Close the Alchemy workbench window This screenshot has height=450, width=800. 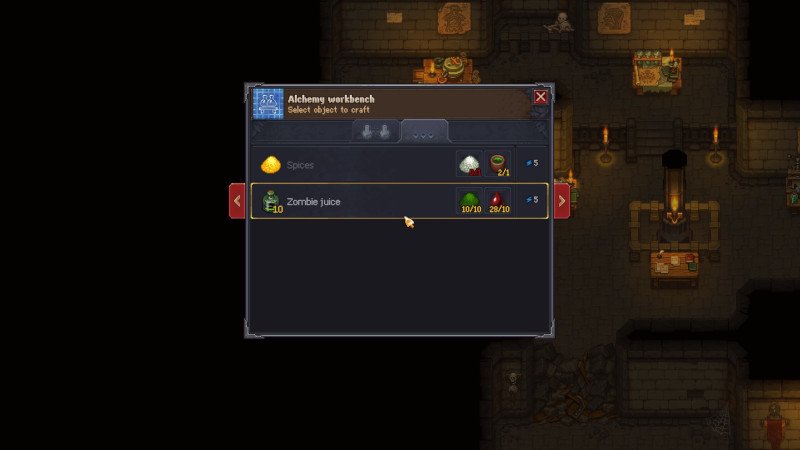click(540, 97)
